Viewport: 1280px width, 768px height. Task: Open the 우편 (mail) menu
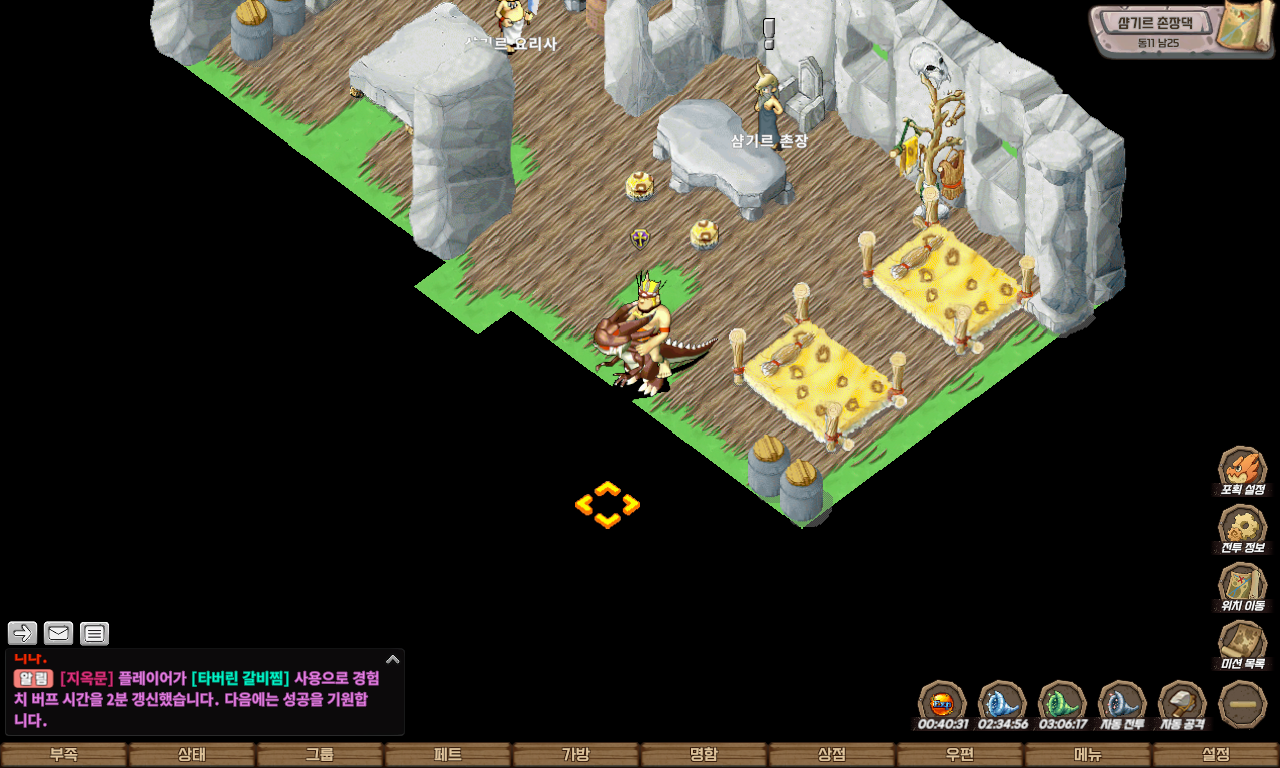(x=960, y=755)
